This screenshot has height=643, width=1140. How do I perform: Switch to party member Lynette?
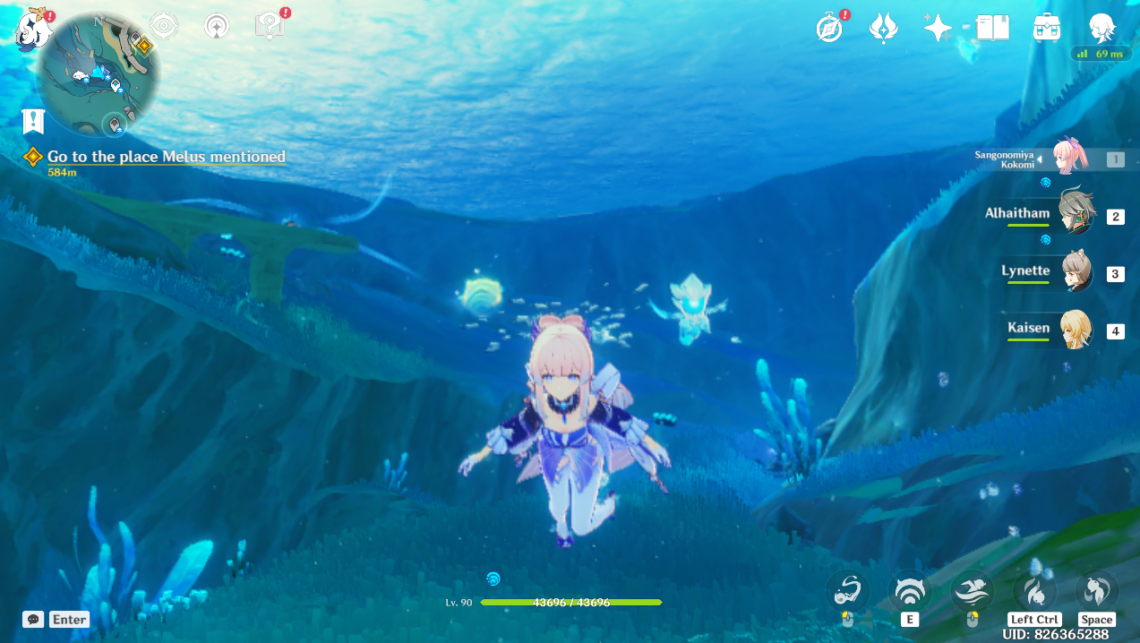click(x=1076, y=272)
